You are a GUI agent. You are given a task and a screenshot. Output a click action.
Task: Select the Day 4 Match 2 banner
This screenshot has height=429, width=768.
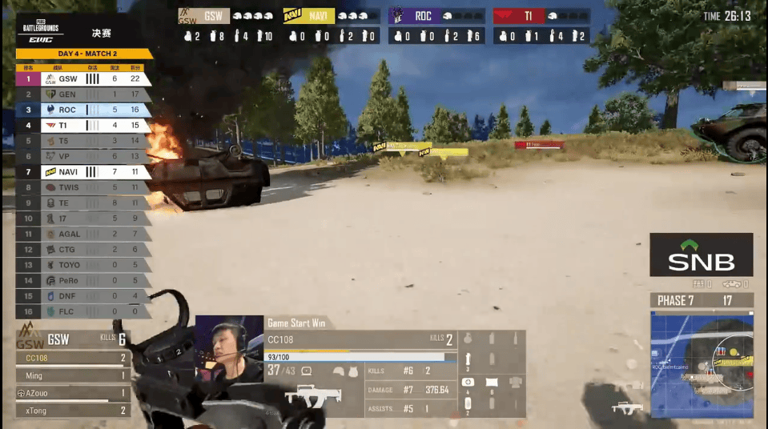coord(84,53)
